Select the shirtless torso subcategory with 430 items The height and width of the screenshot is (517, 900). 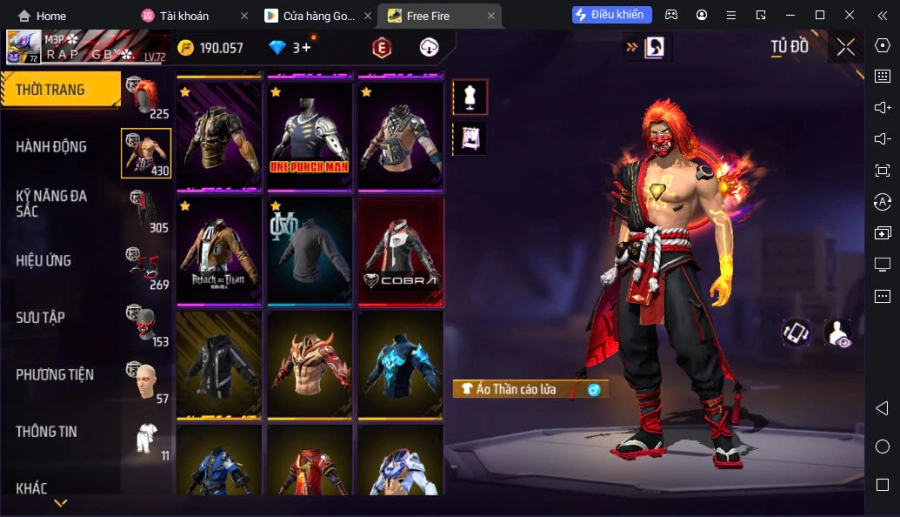[x=146, y=153]
